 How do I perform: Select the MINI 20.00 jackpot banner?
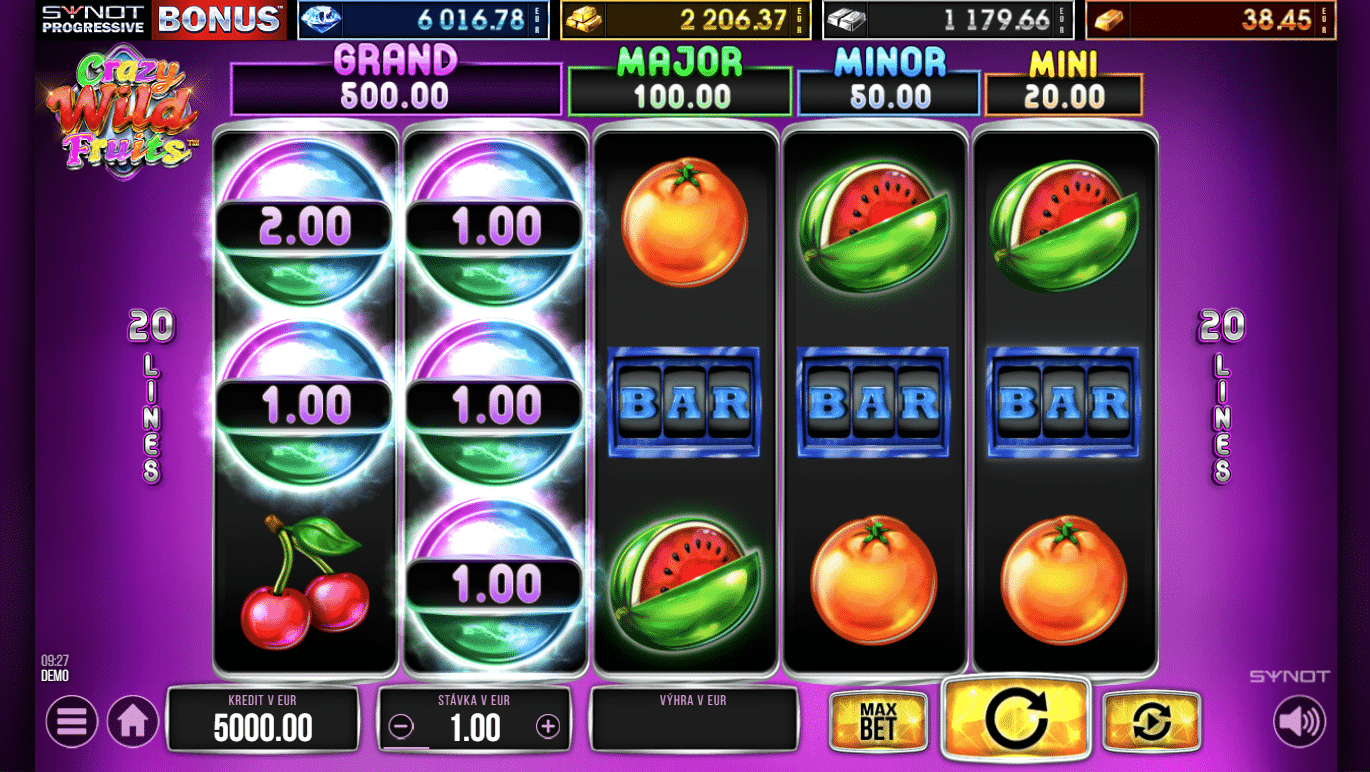click(1063, 87)
